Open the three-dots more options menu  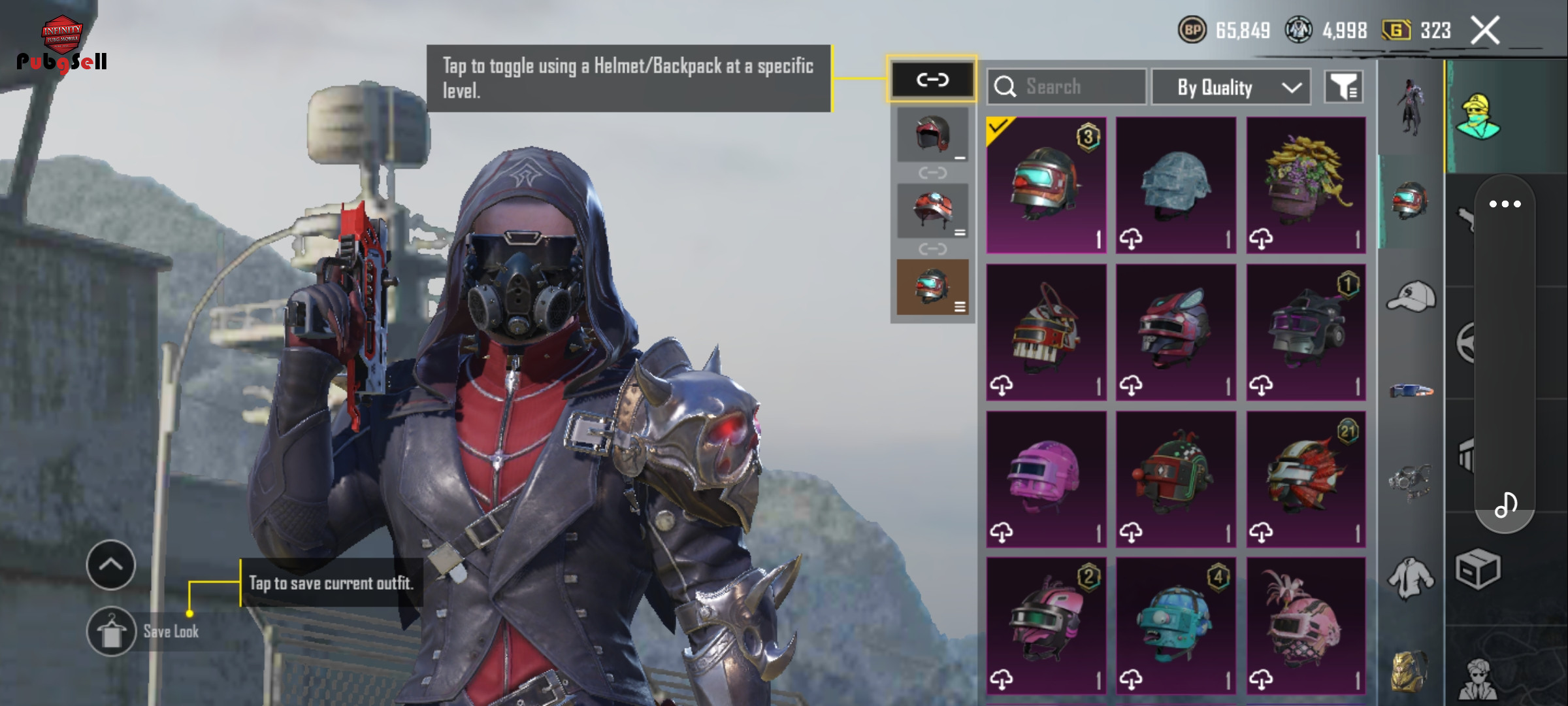1505,204
